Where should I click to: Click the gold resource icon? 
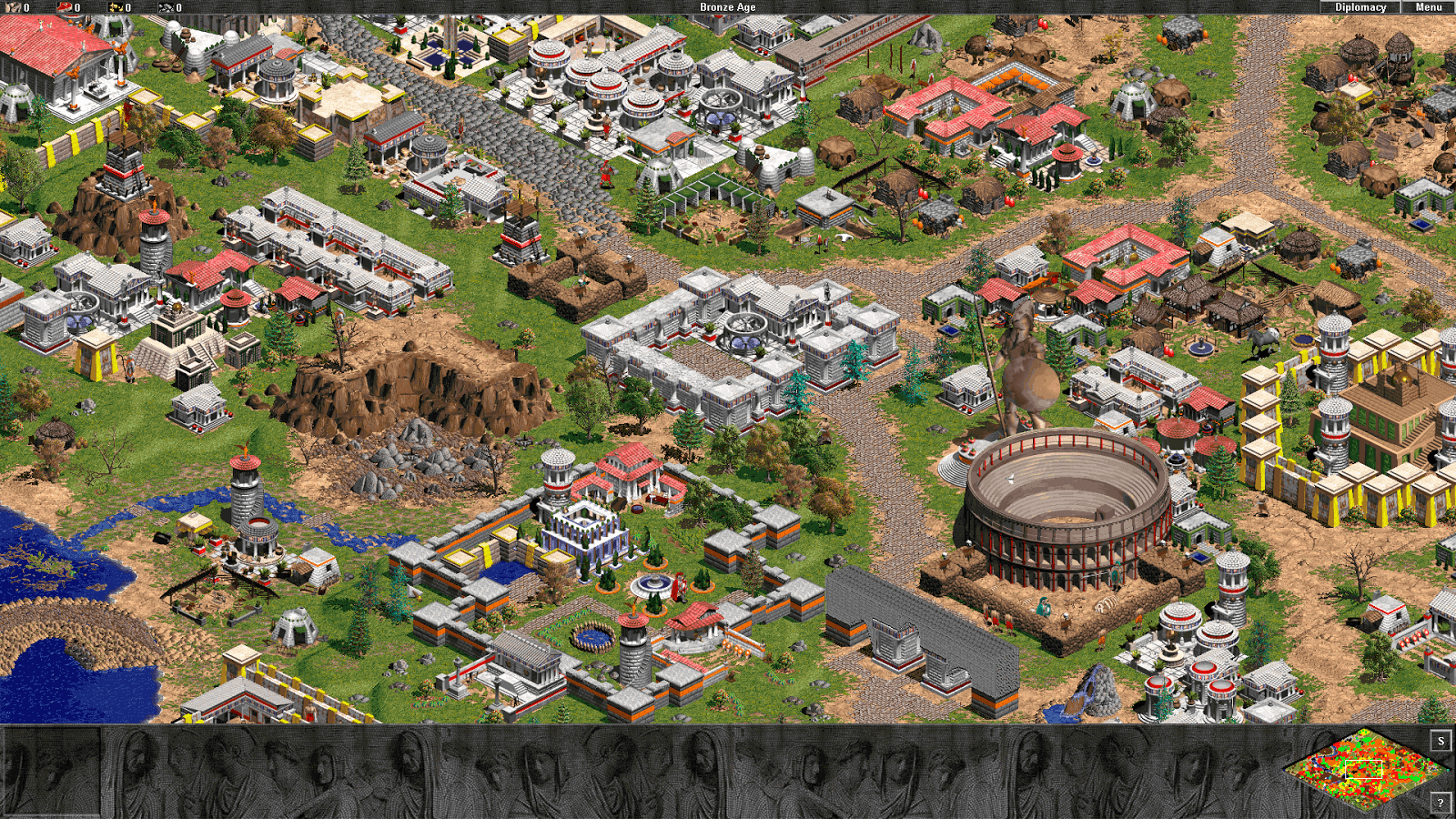coord(116,7)
